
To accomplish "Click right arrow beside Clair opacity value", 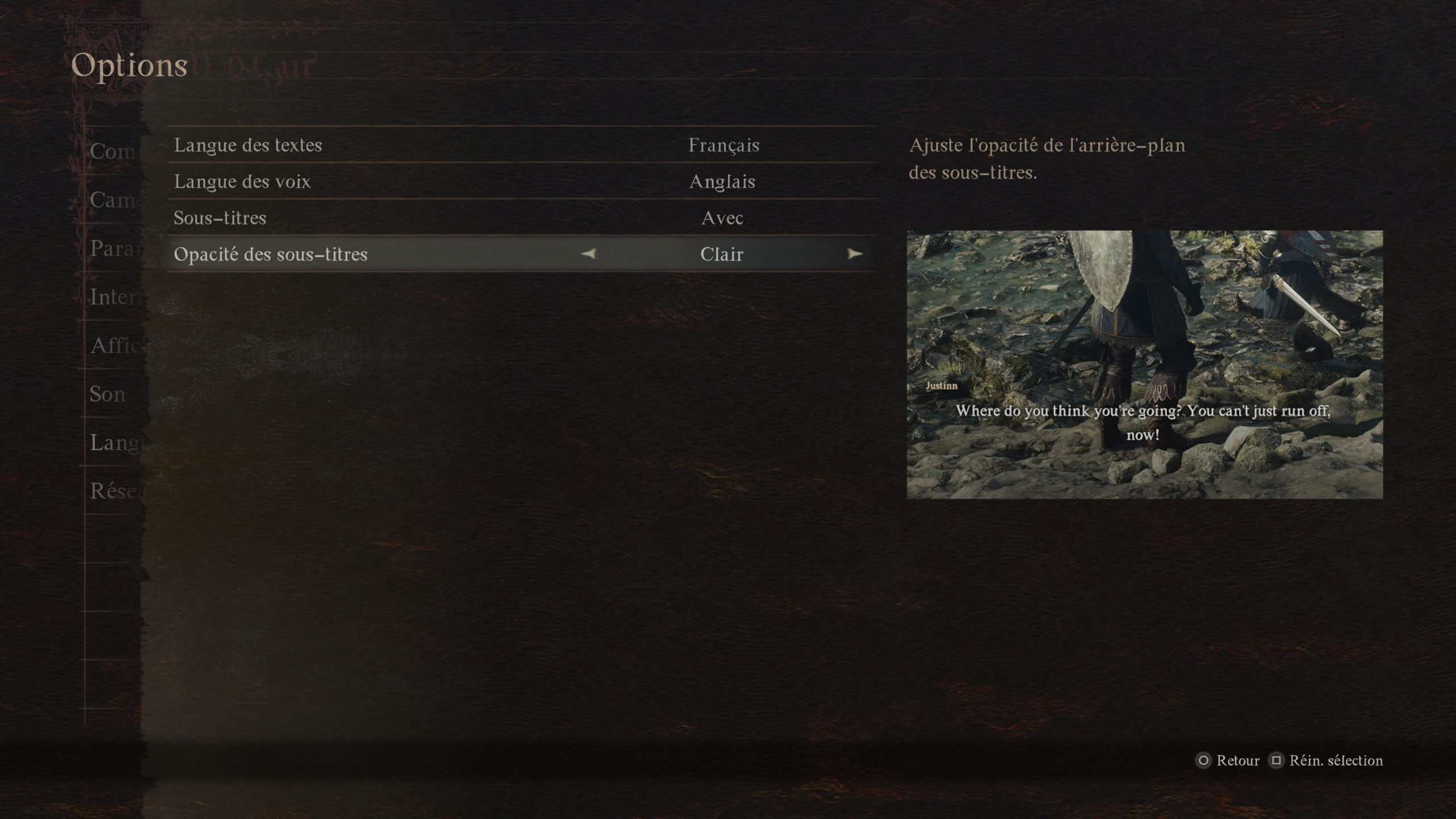I will (x=854, y=254).
